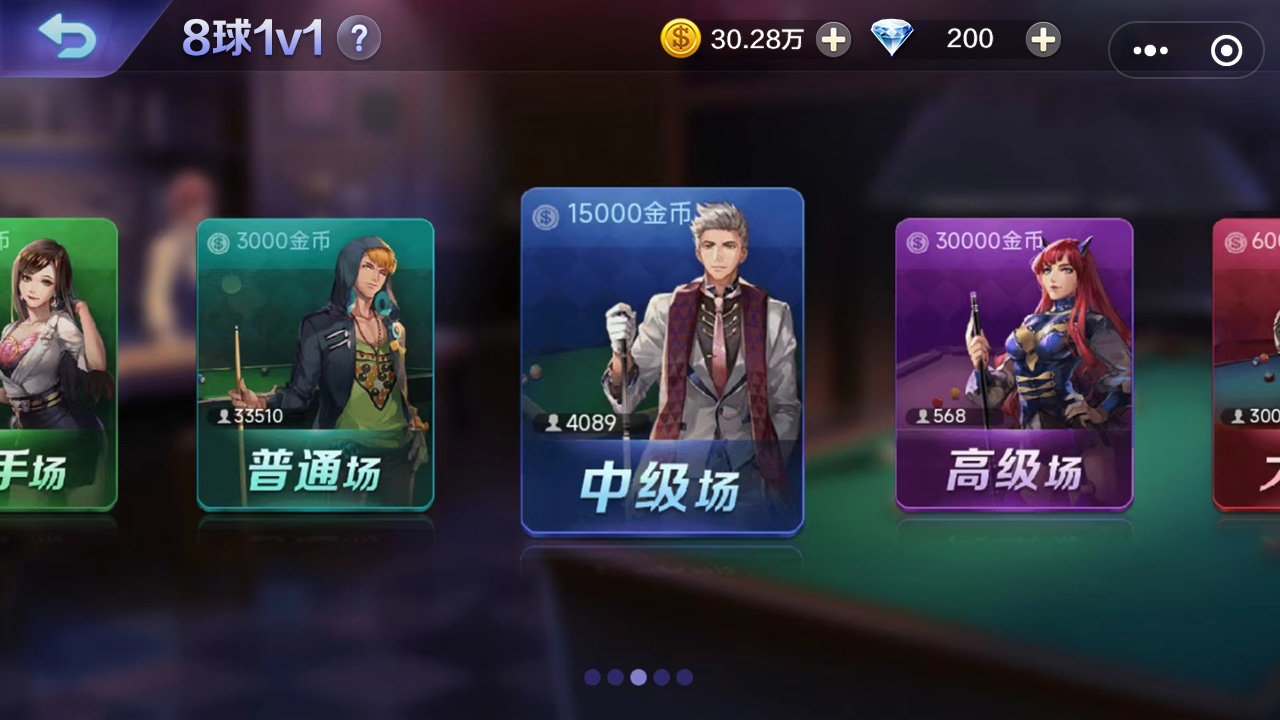Open the three-dot more options menu

(x=1151, y=50)
